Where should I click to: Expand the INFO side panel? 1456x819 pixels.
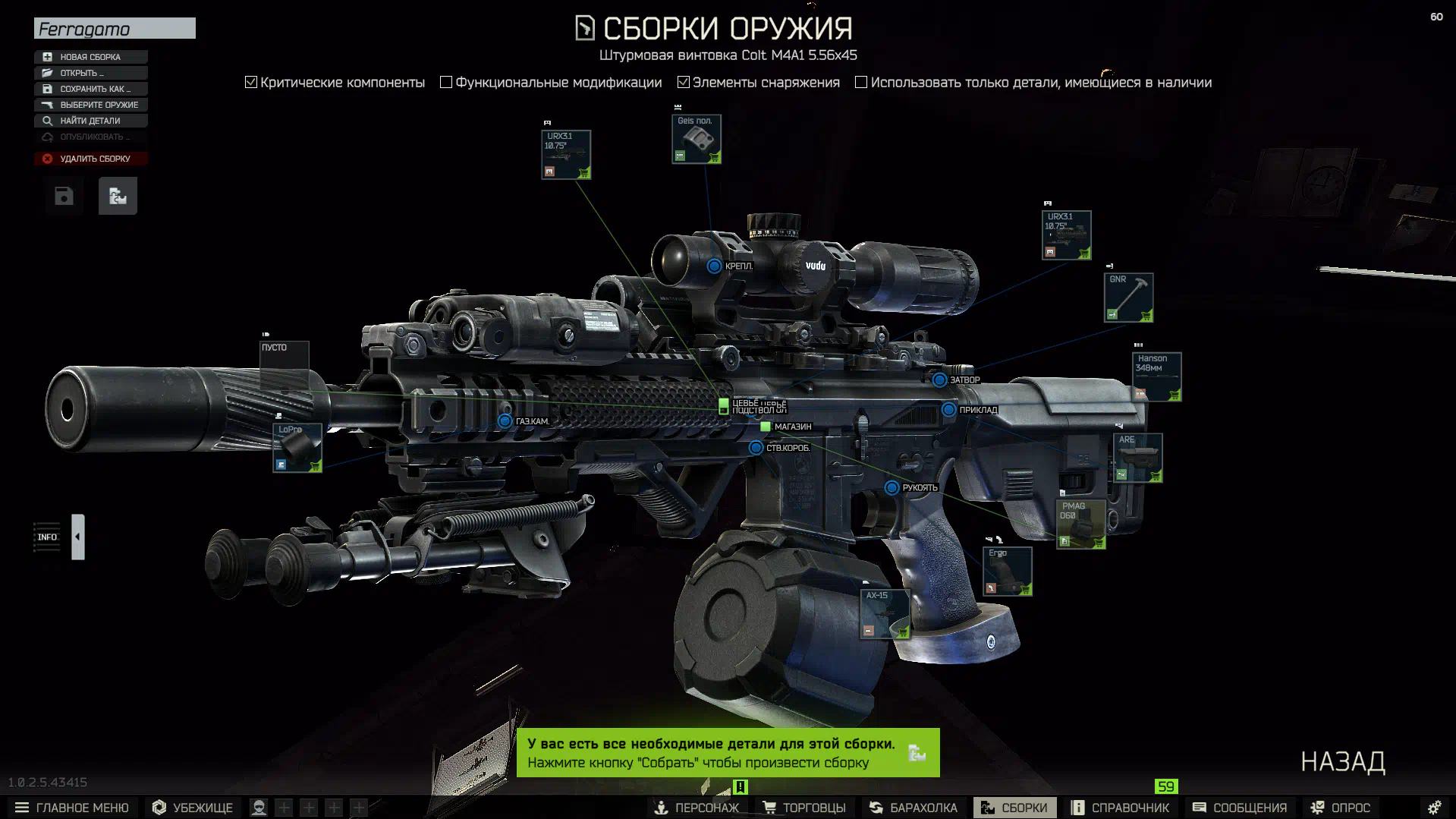[78, 537]
